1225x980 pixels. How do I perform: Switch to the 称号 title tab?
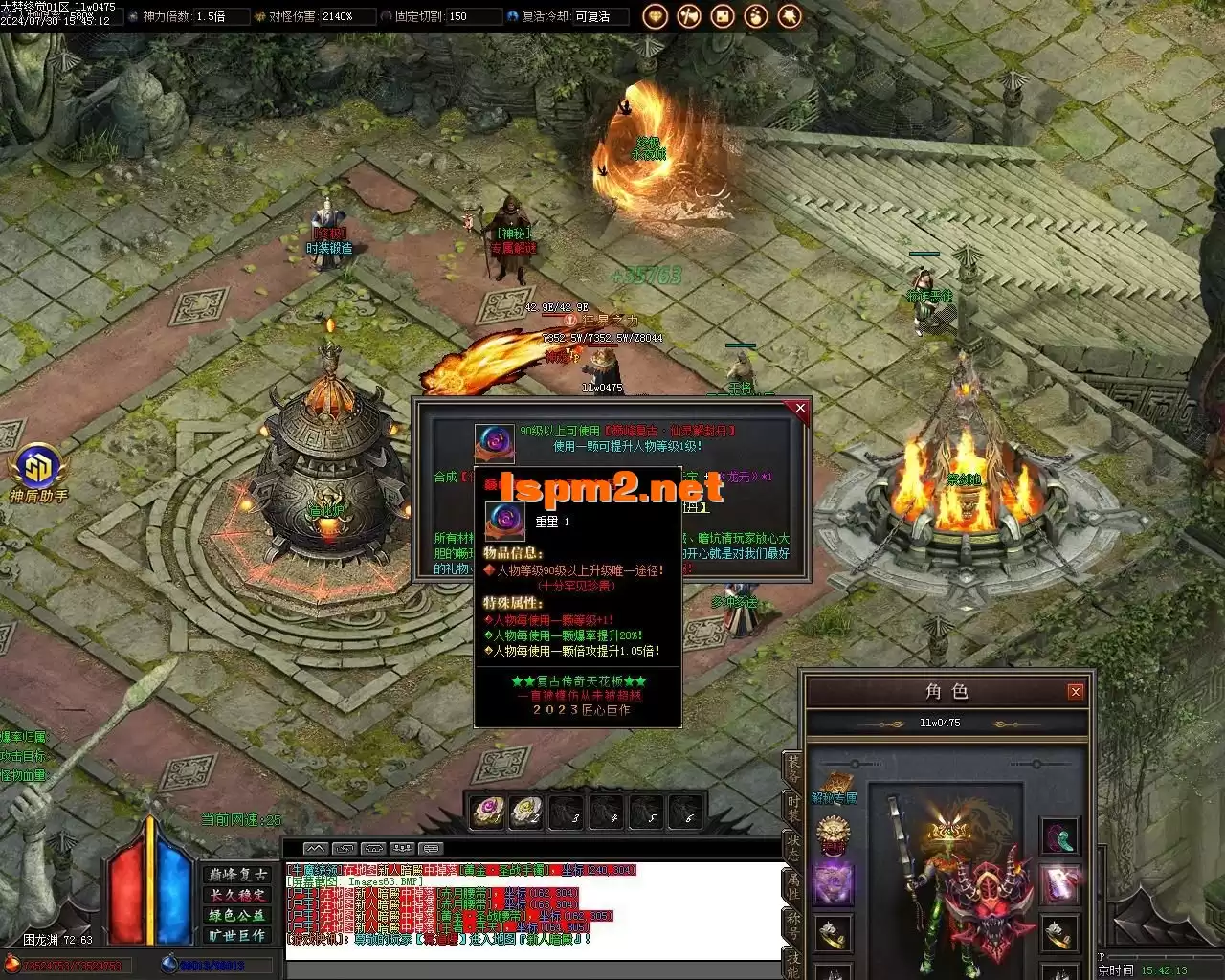pos(793,923)
